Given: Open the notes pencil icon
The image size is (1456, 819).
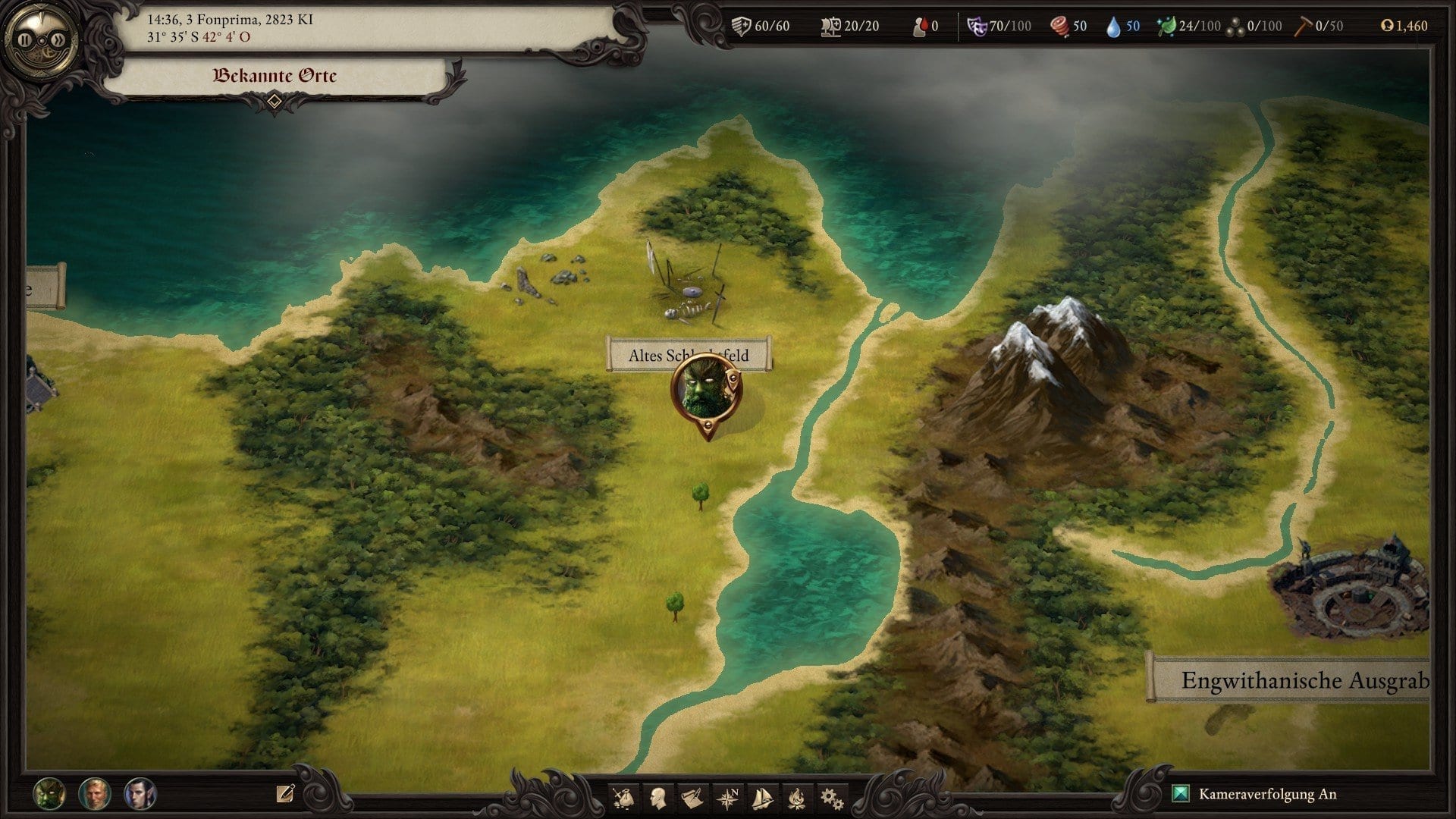Looking at the screenshot, I should 285,793.
